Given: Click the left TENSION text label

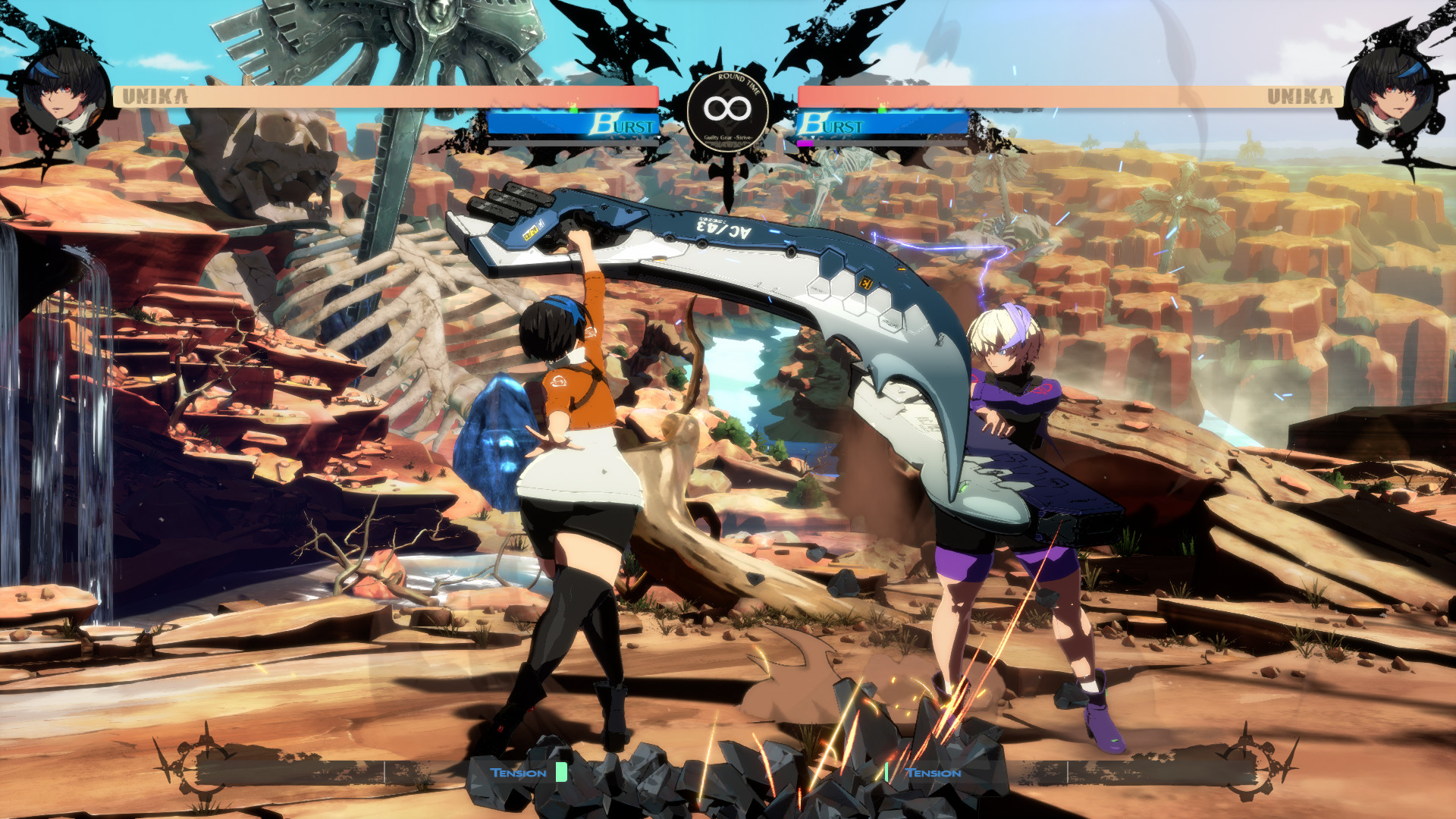Looking at the screenshot, I should tap(519, 772).
